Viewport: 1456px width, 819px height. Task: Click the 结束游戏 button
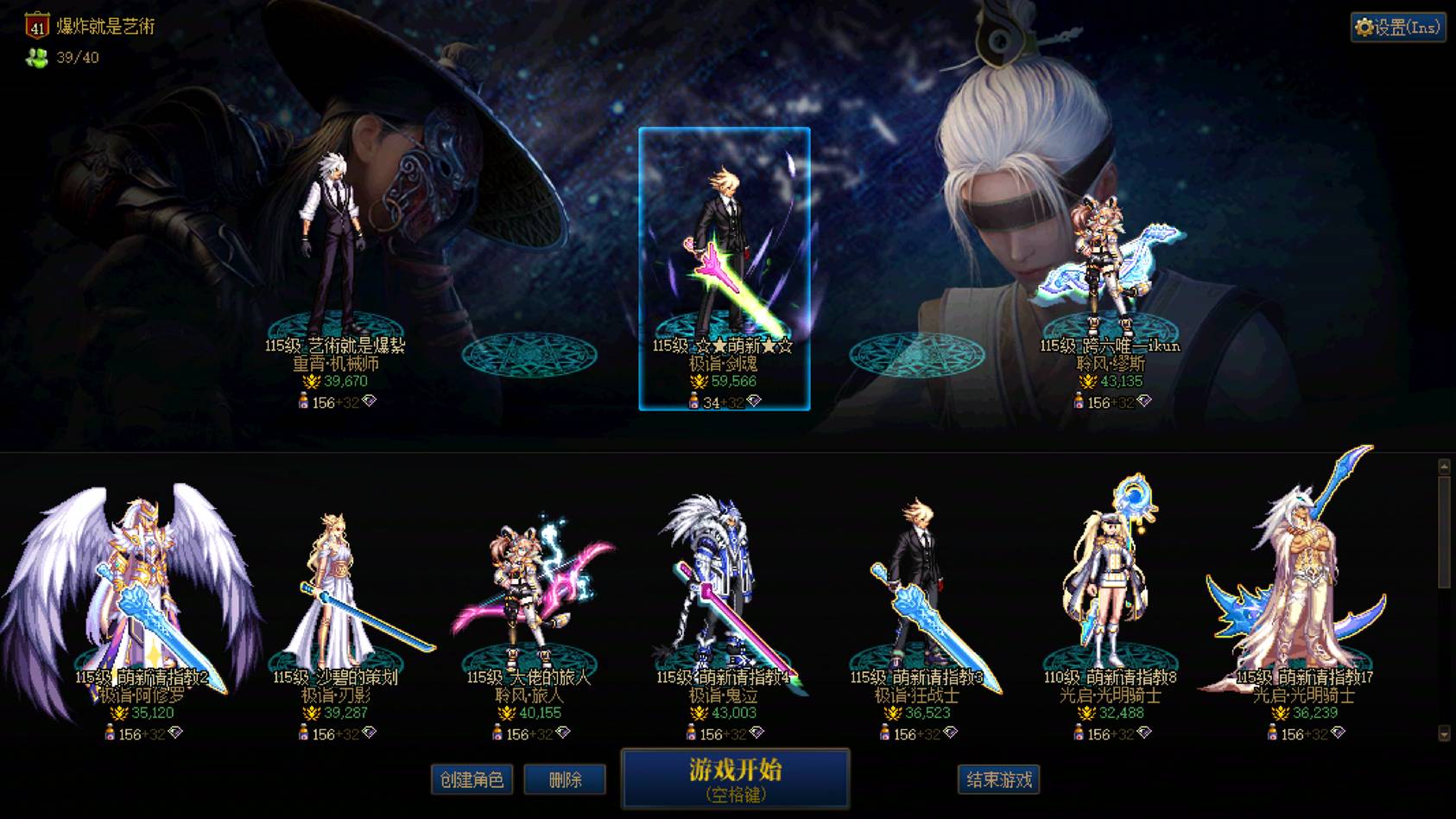(x=1000, y=779)
